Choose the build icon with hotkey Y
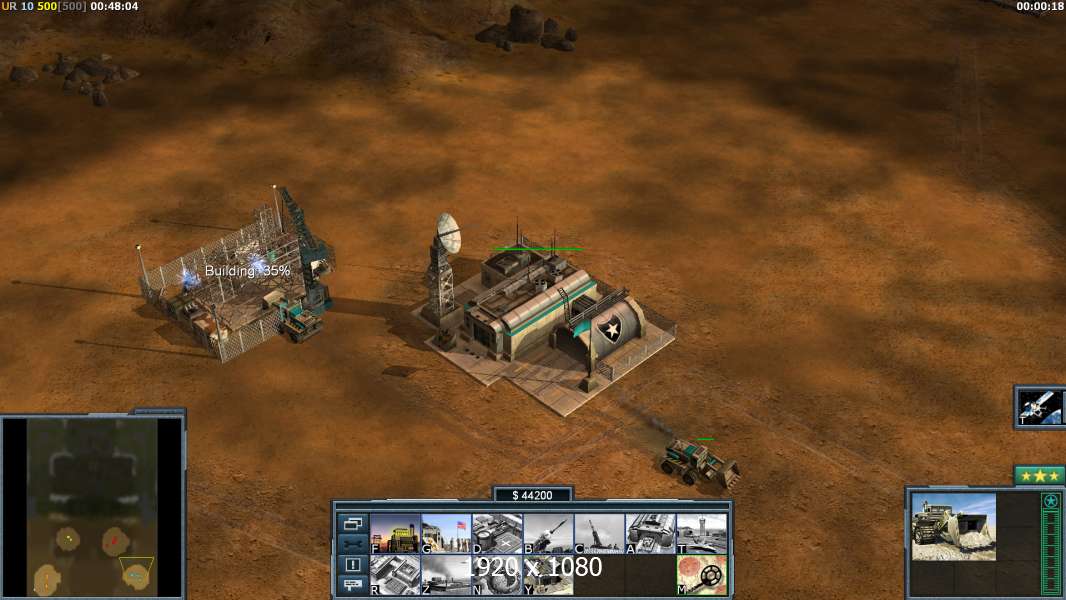This screenshot has height=600, width=1066. (548, 575)
